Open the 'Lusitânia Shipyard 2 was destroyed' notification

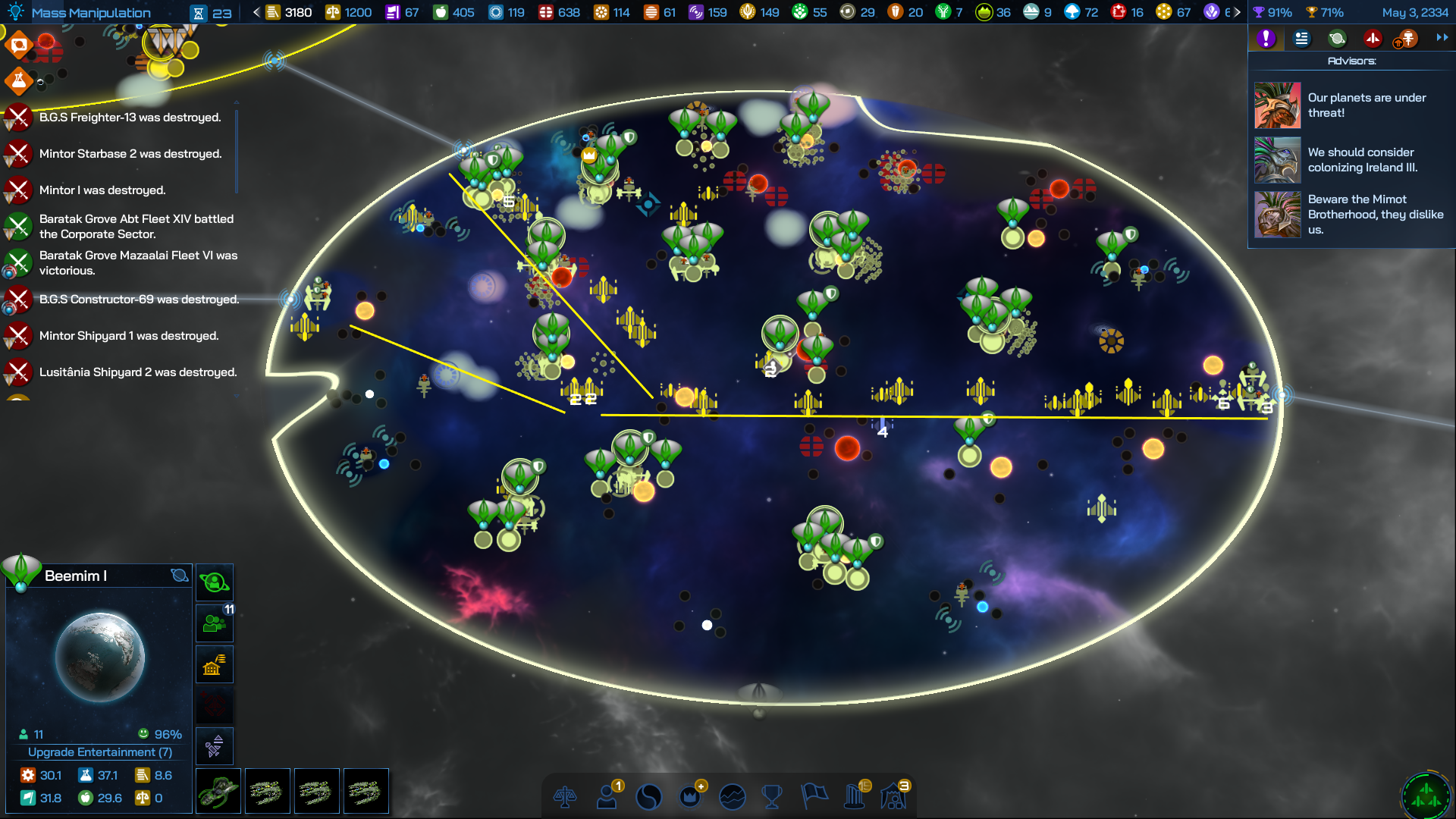[137, 372]
